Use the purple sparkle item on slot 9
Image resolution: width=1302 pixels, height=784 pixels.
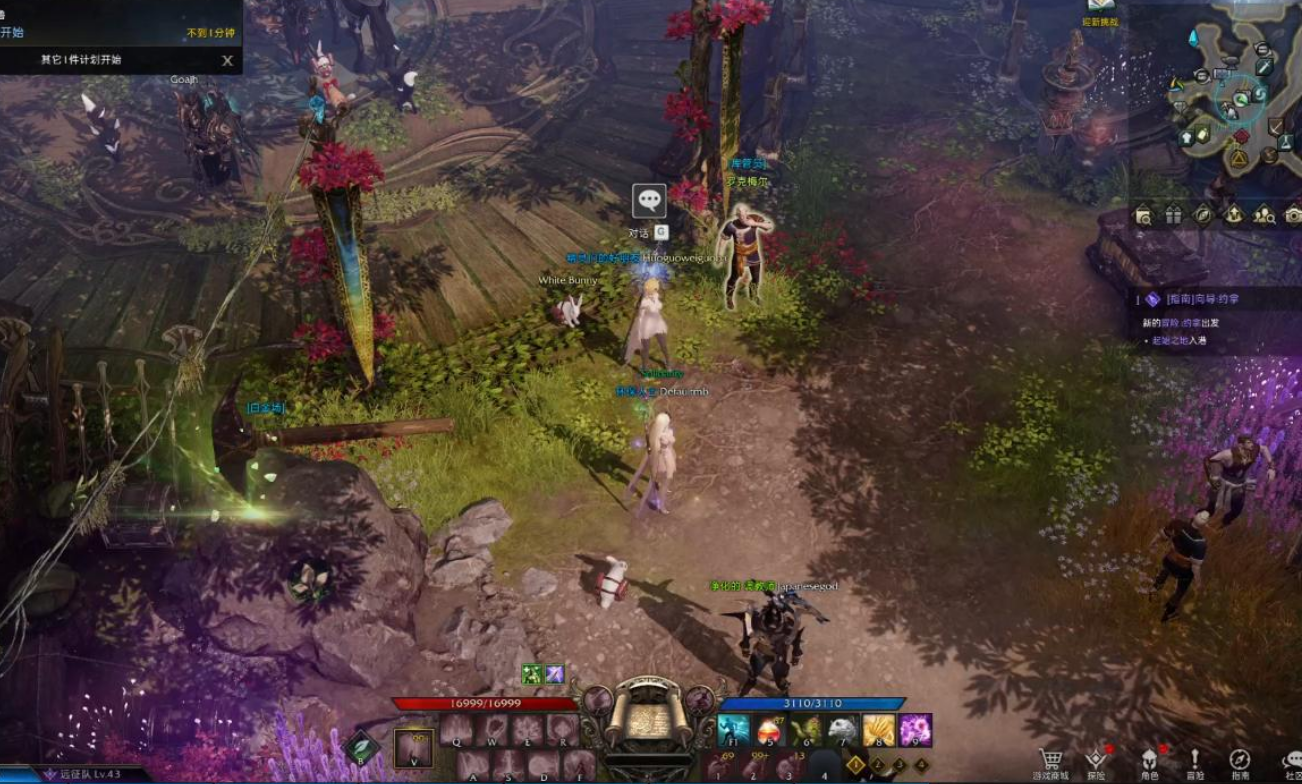click(x=915, y=730)
